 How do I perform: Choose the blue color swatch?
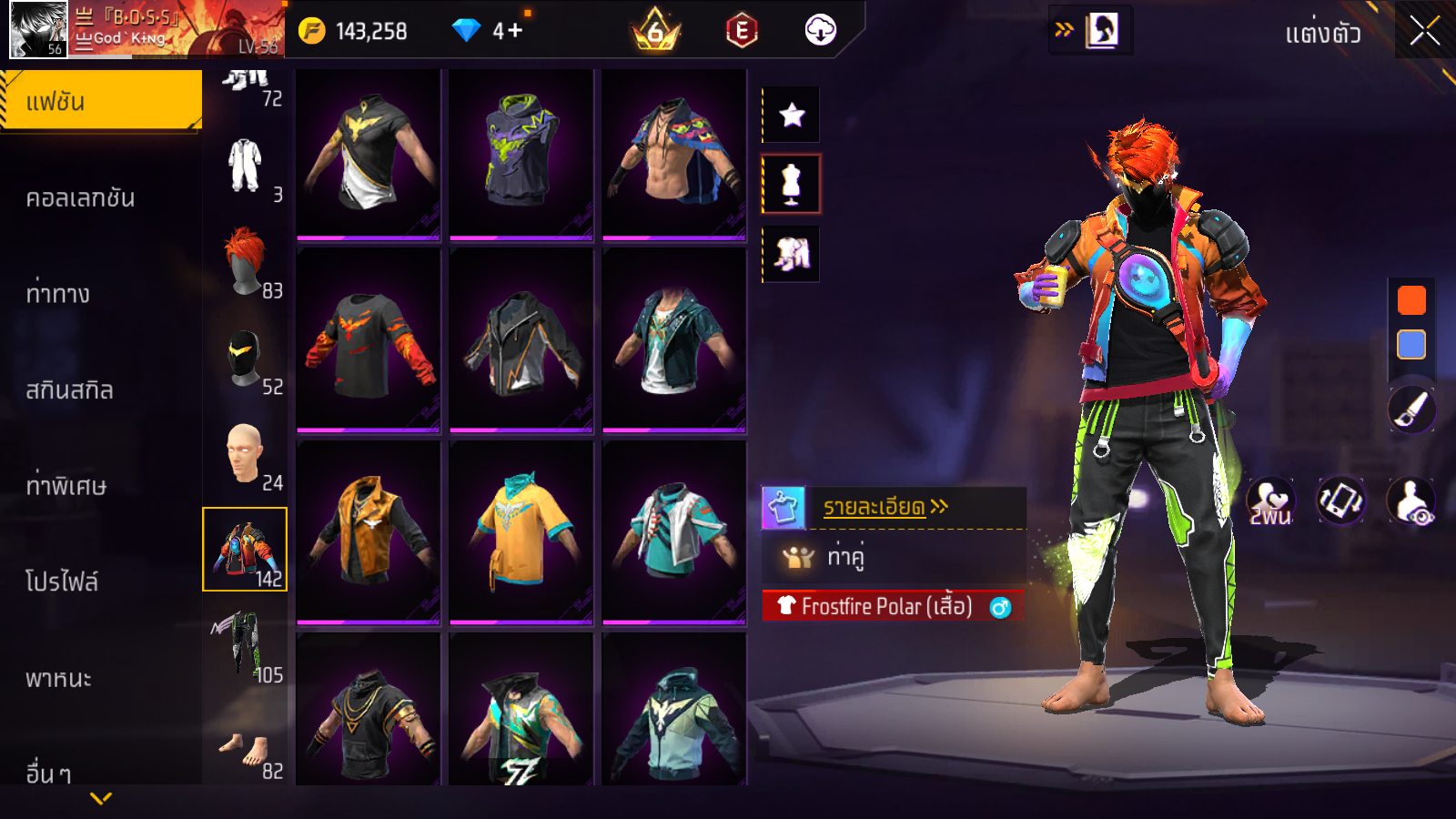[1411, 345]
